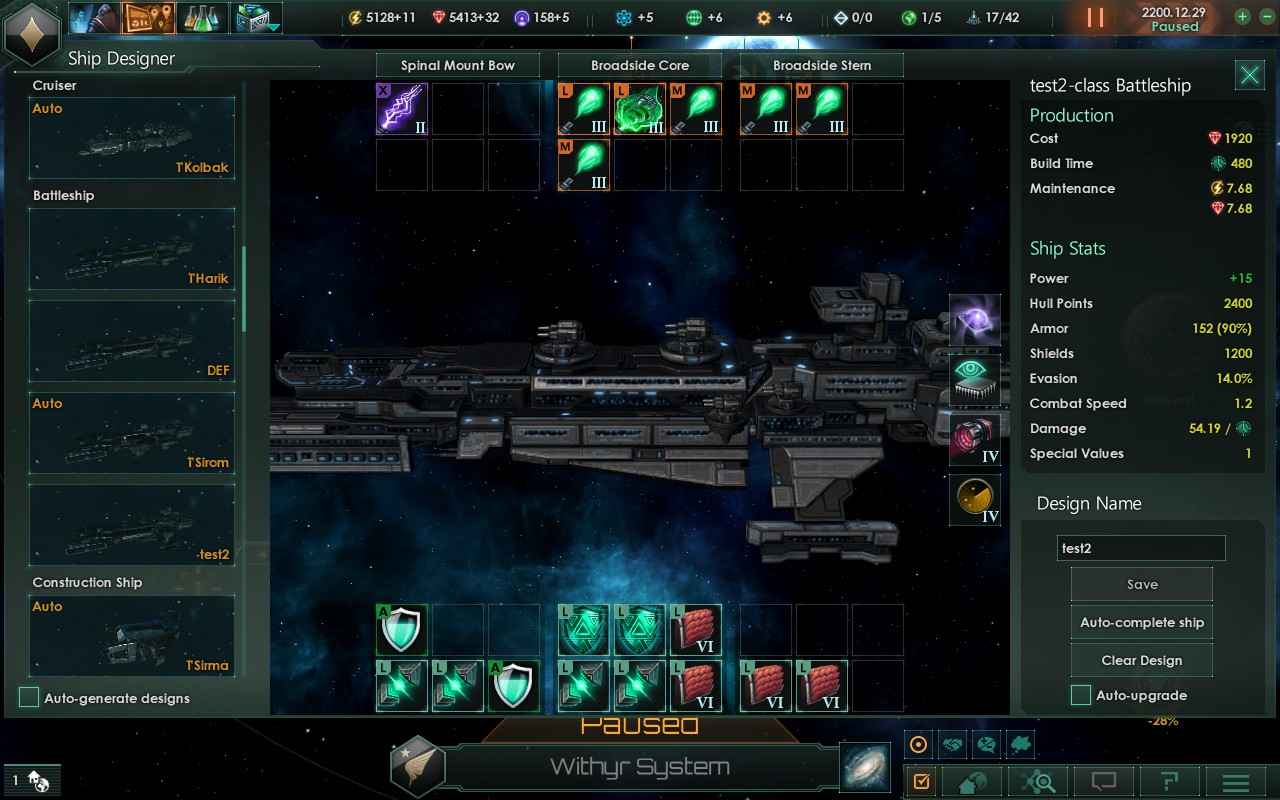
Task: Select the T'Kolbak cruiser design
Action: 132,138
